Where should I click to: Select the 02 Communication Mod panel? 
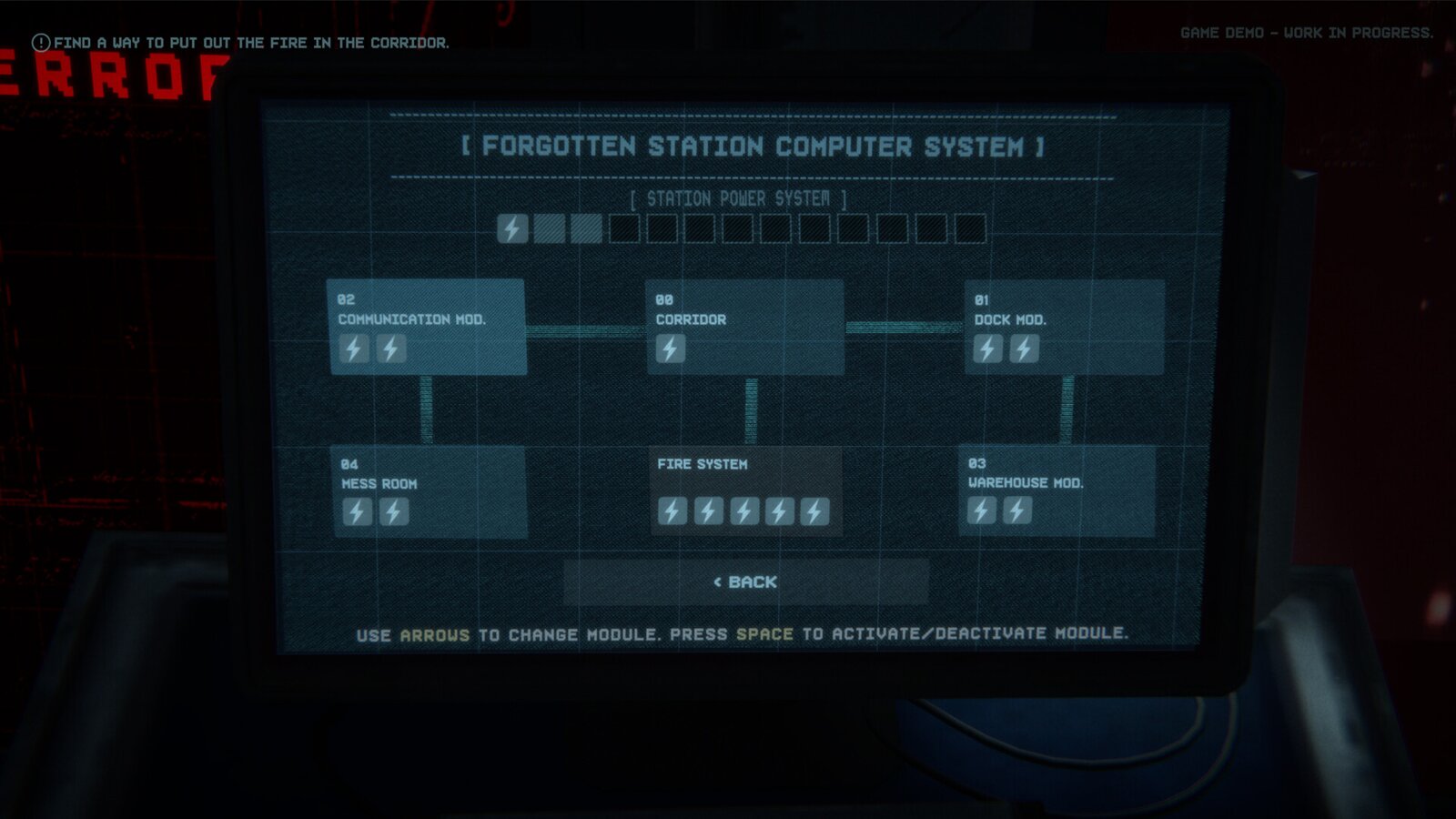(x=428, y=328)
